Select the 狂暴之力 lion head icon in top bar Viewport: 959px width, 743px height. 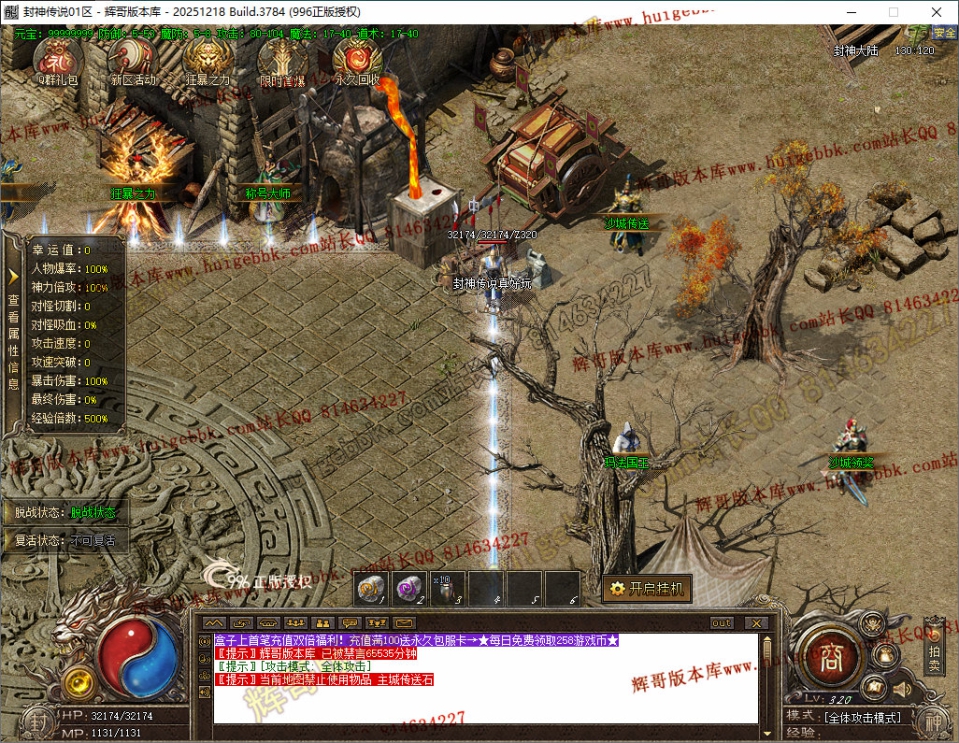[x=208, y=60]
